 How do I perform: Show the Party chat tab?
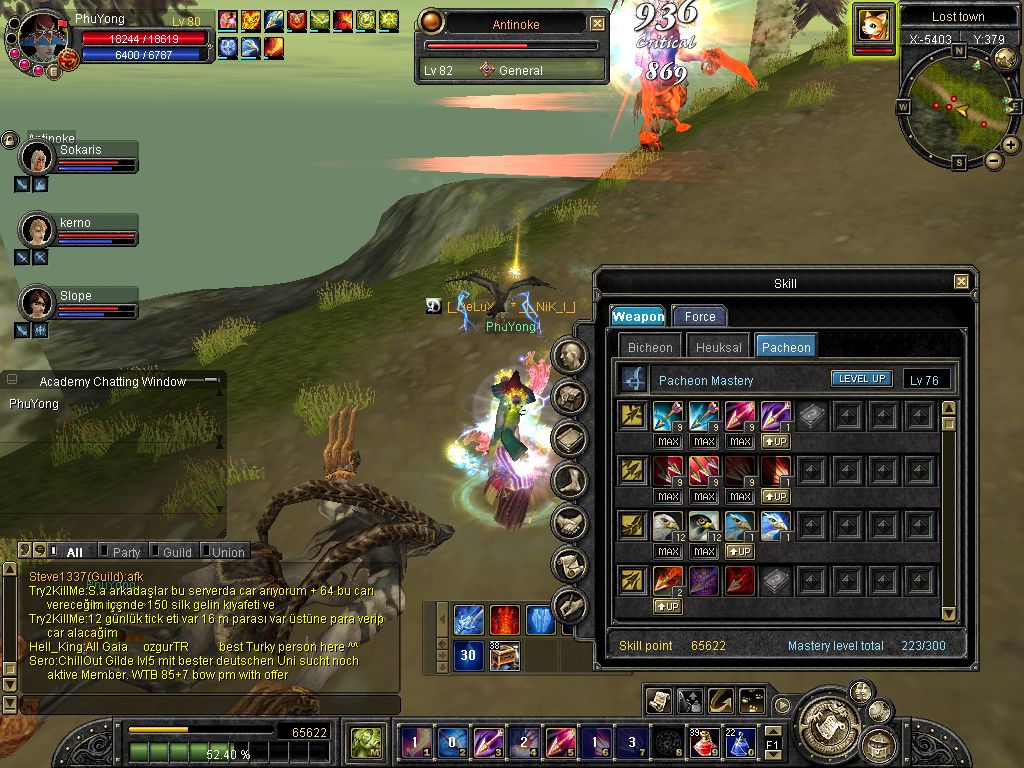(x=125, y=552)
